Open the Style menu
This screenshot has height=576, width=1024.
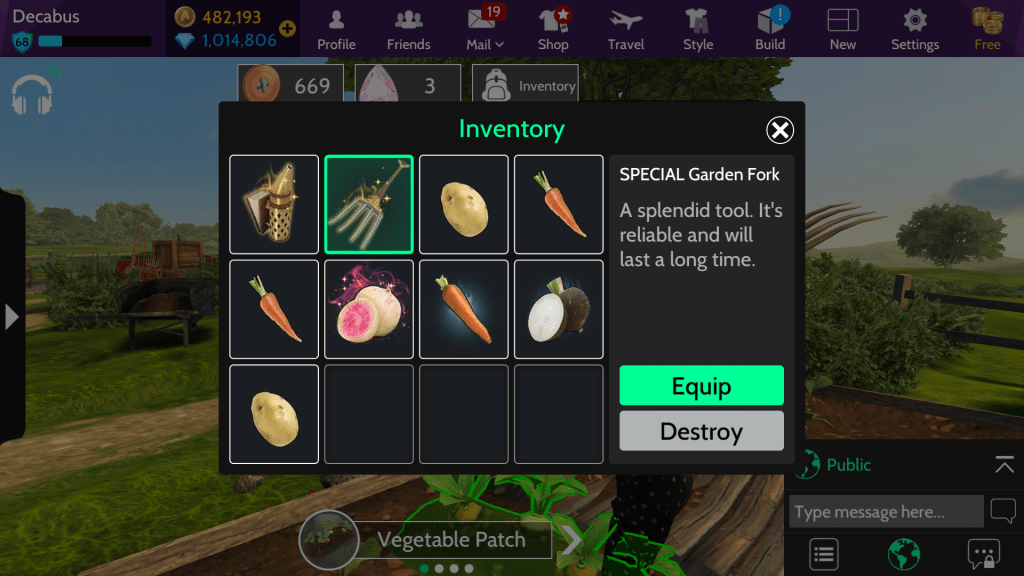[x=698, y=29]
